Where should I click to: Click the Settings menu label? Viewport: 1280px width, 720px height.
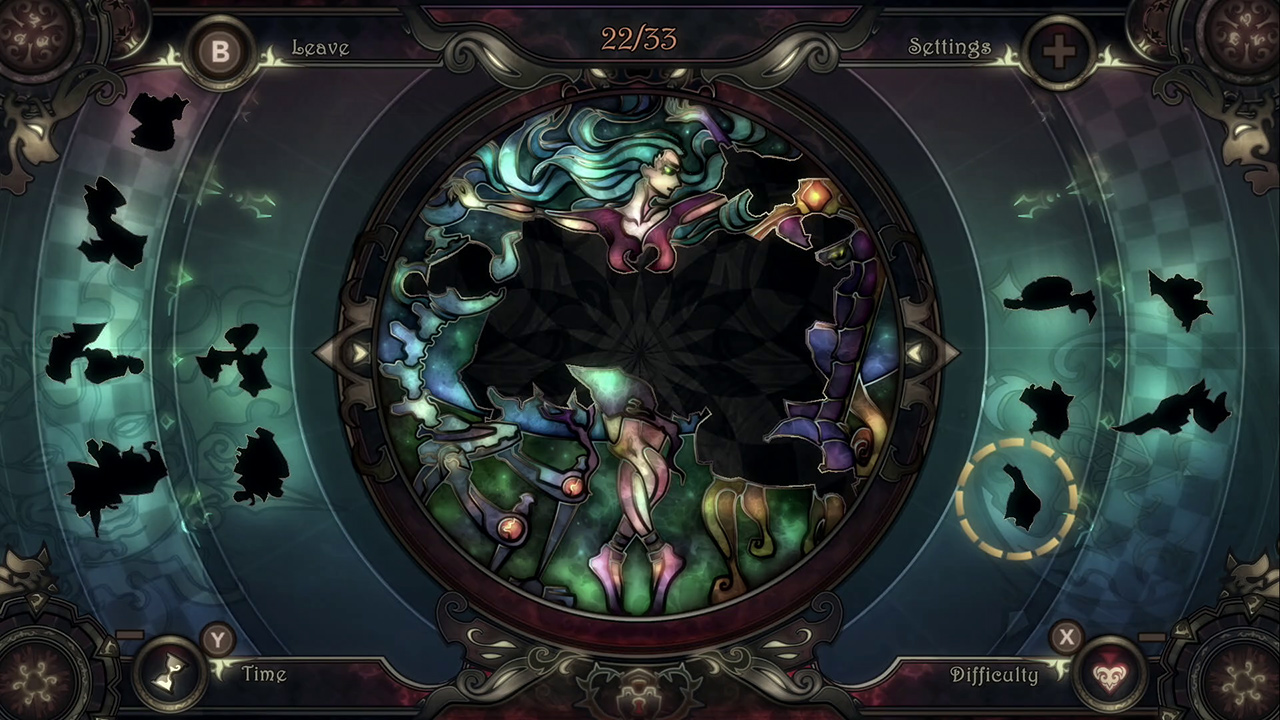(x=949, y=47)
